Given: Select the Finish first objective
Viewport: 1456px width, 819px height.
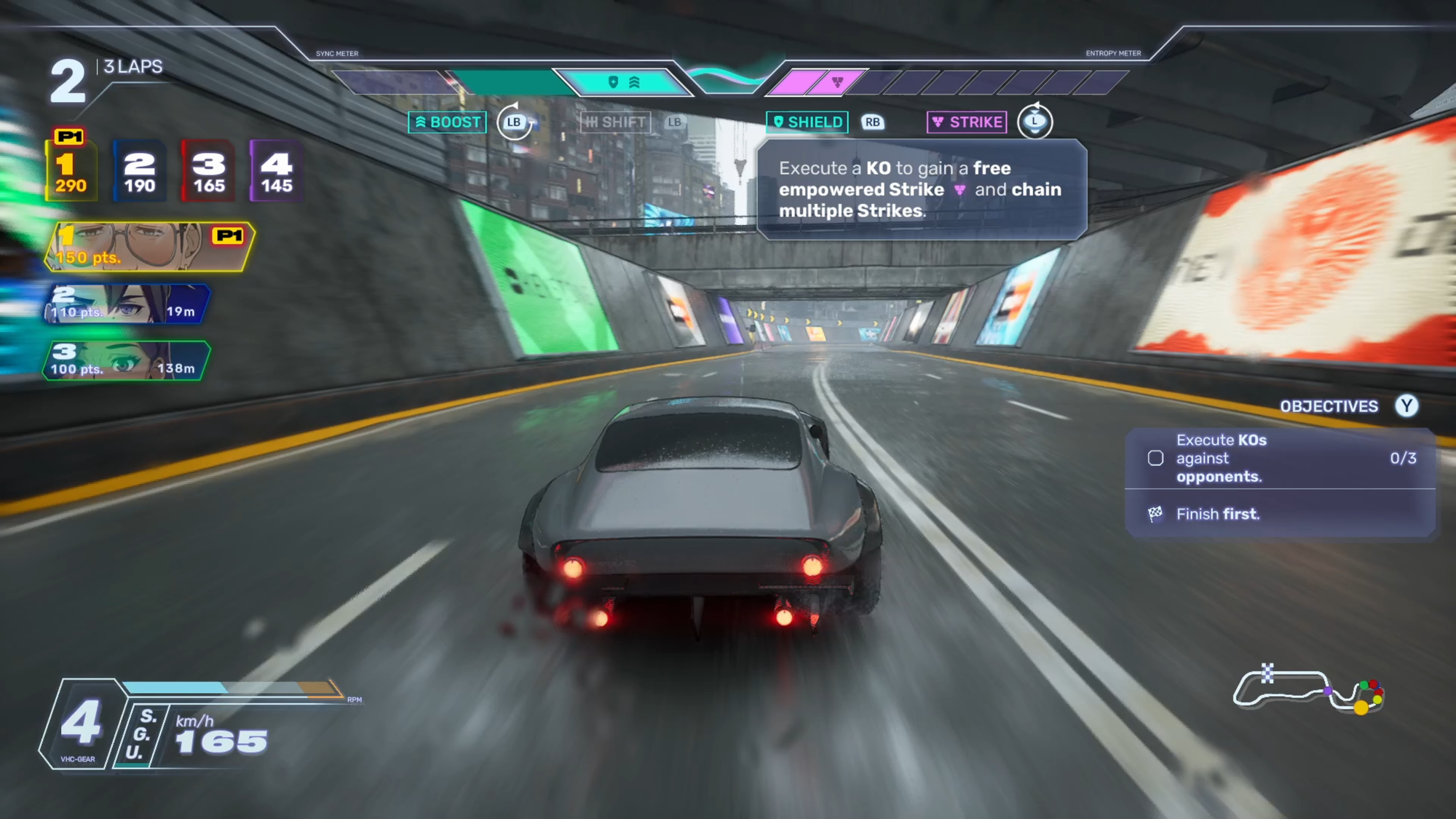Looking at the screenshot, I should 1217,514.
